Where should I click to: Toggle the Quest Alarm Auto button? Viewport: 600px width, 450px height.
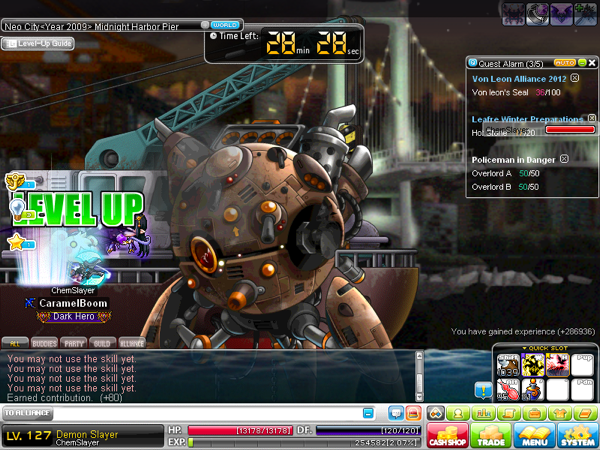pyautogui.click(x=563, y=62)
